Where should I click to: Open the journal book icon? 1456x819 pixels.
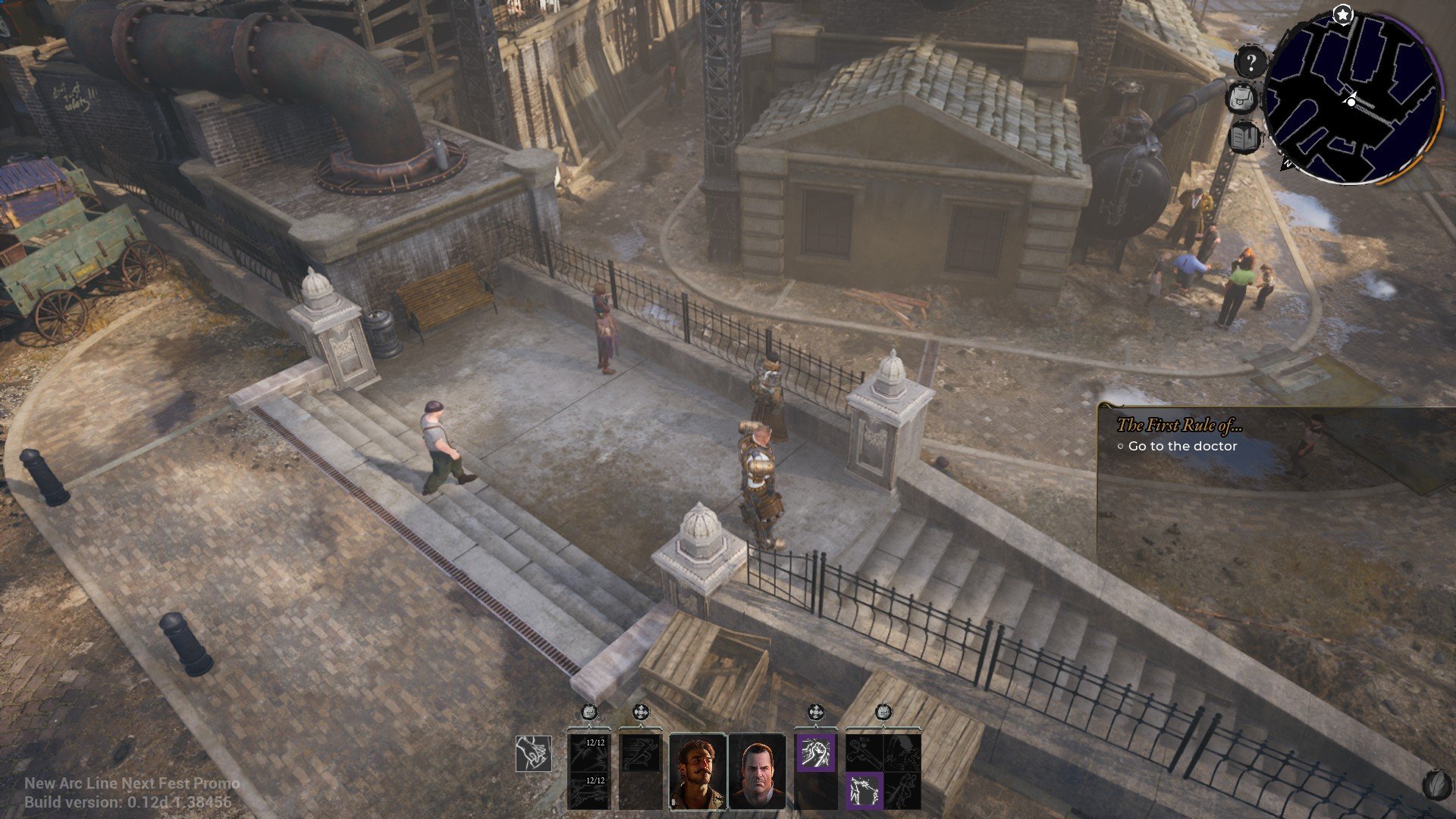click(1244, 137)
